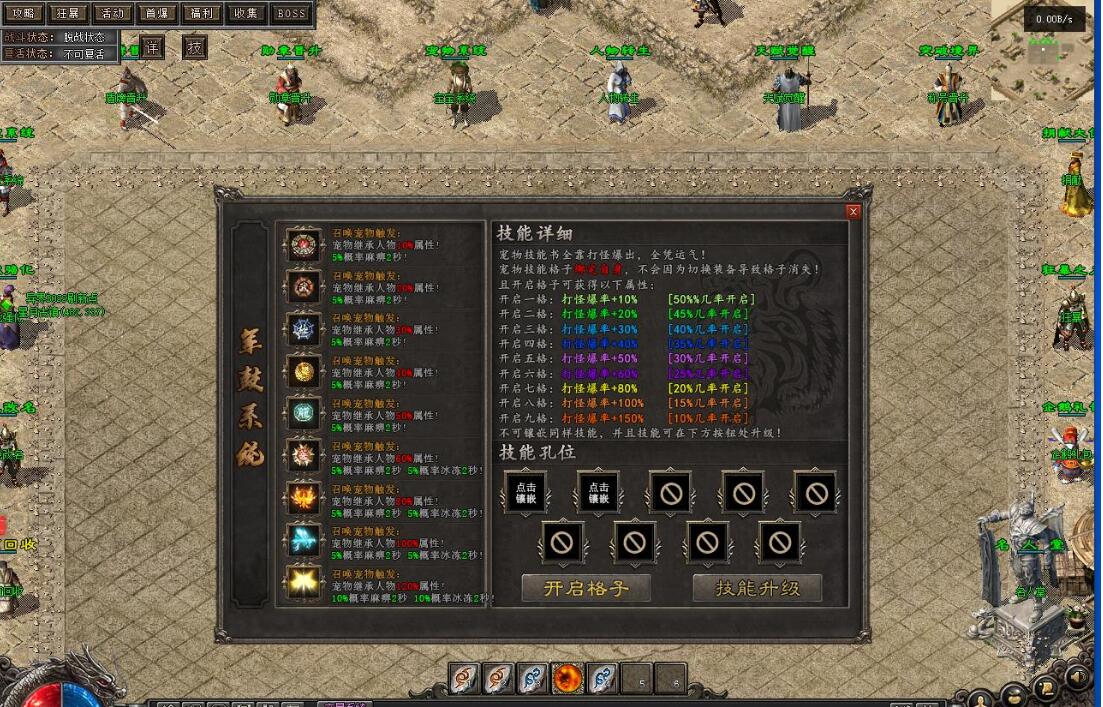Open the 活动 events menu

[x=112, y=14]
